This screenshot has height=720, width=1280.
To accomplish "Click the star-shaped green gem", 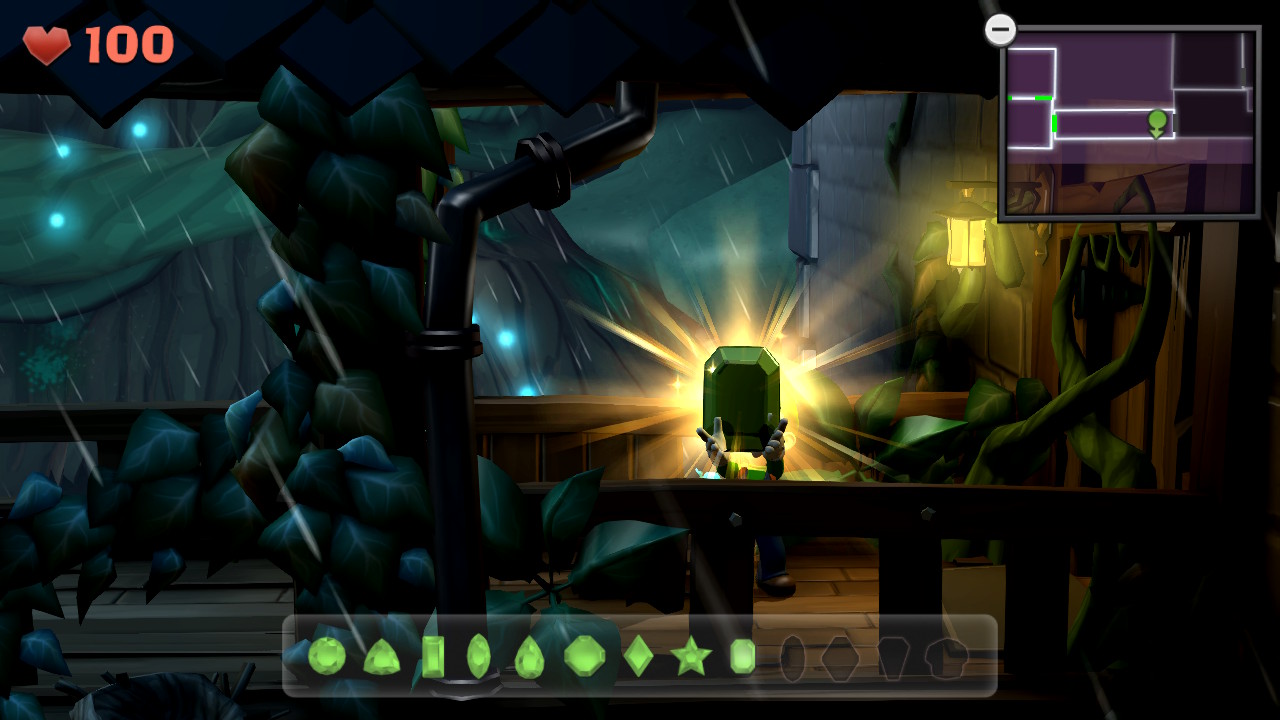I will tap(690, 657).
